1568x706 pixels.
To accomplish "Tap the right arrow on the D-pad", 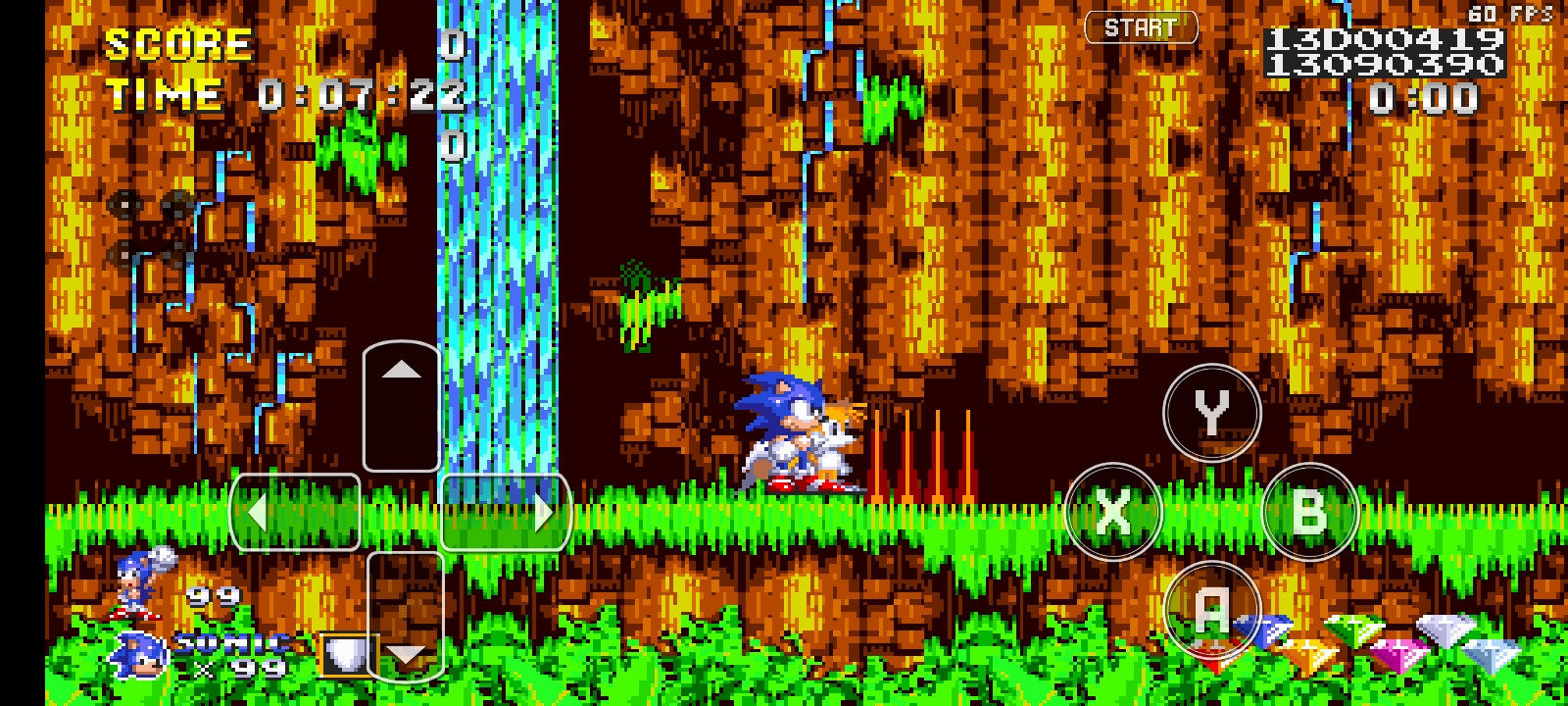I will pyautogui.click(x=542, y=512).
